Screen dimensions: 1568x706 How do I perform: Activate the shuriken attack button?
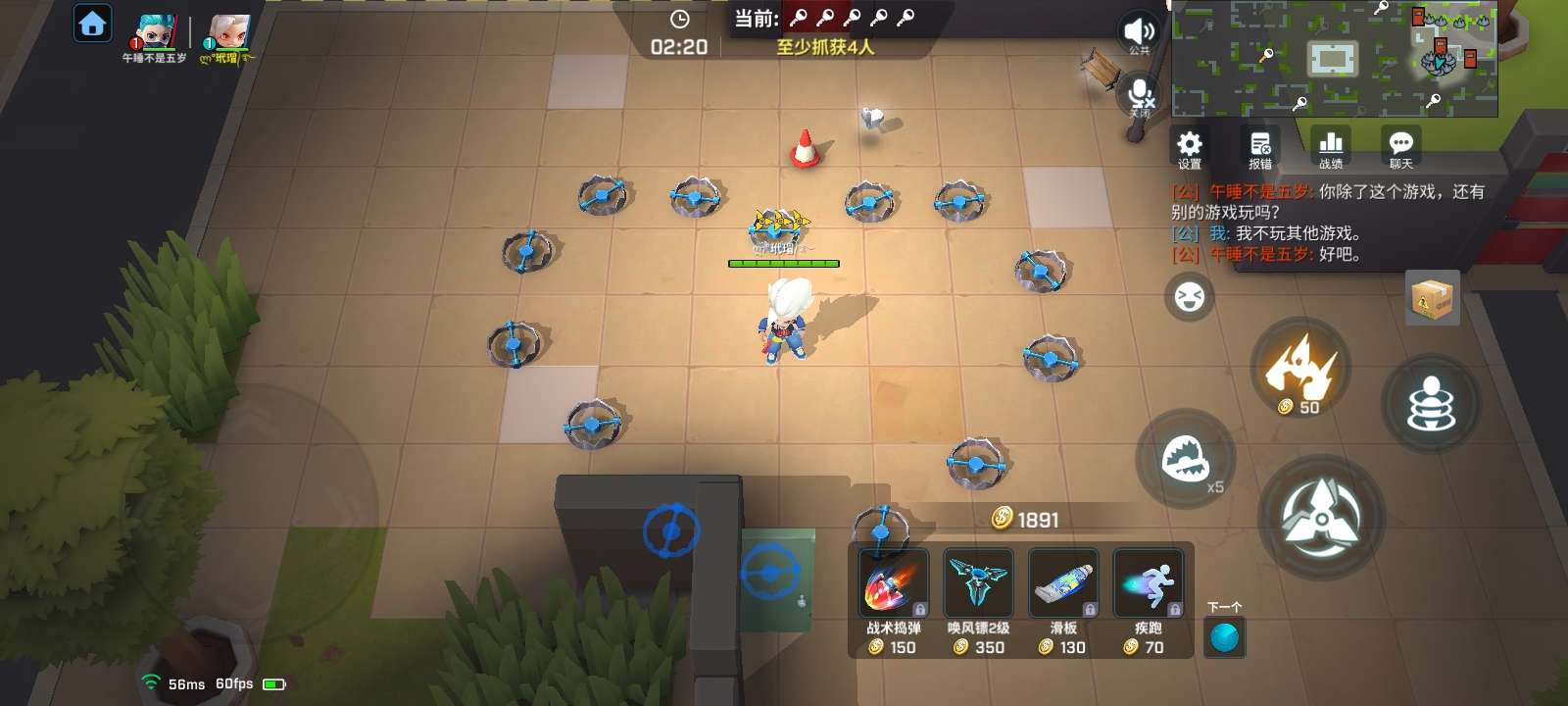(x=1321, y=517)
